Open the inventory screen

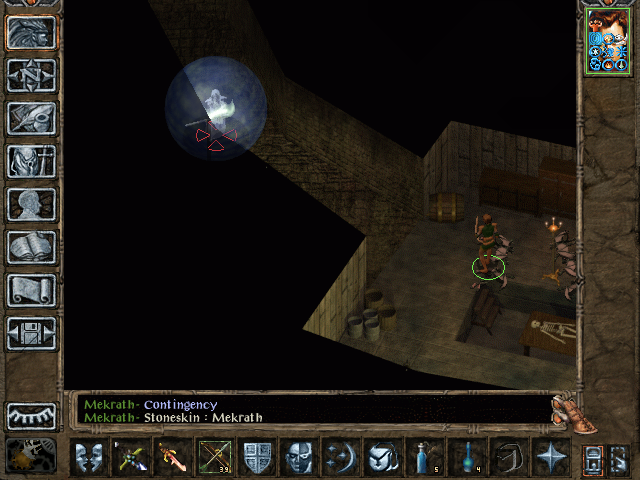coord(31,161)
